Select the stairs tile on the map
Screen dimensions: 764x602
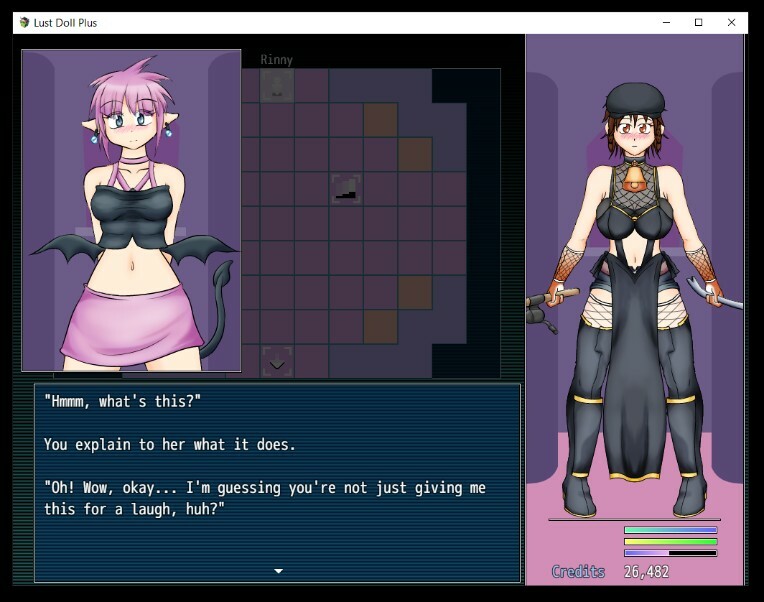pos(346,188)
